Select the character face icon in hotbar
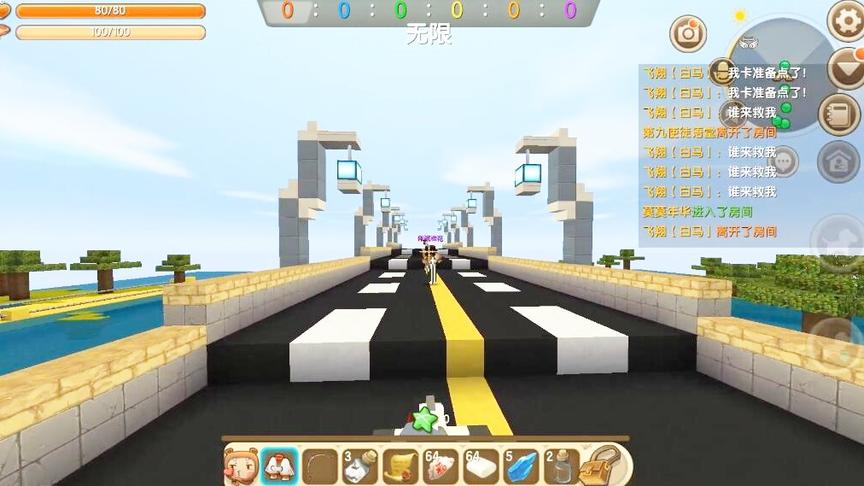The width and height of the screenshot is (864, 486). [x=242, y=466]
